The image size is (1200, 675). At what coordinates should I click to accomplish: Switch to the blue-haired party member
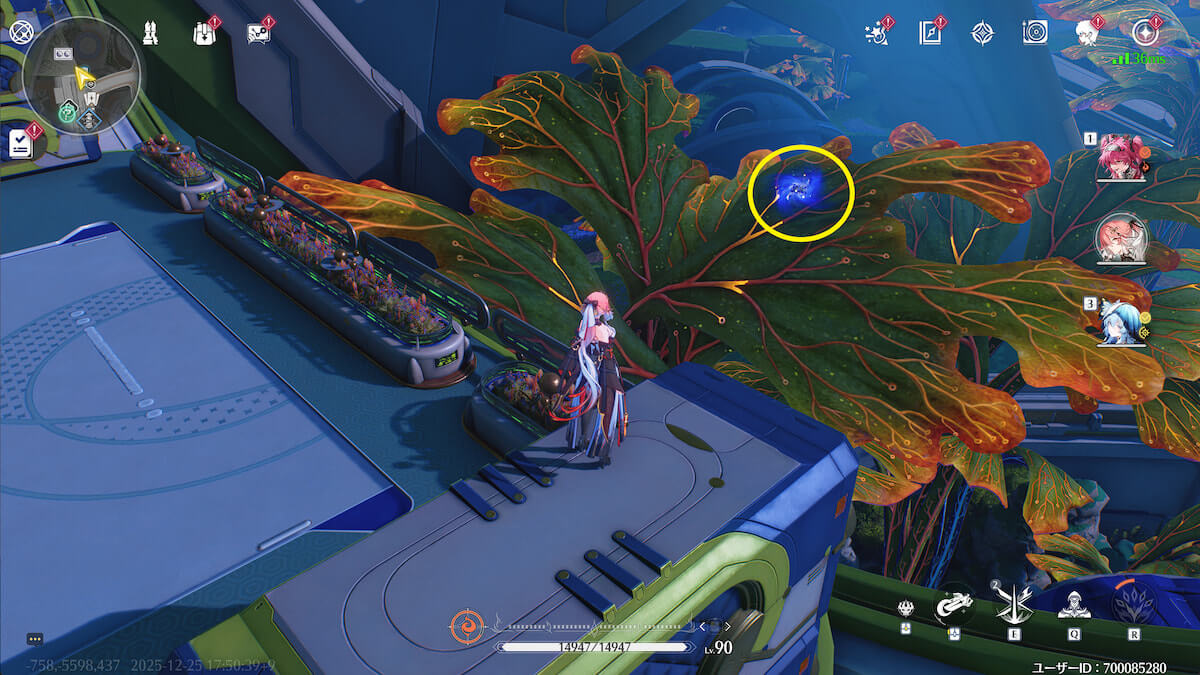point(1120,322)
